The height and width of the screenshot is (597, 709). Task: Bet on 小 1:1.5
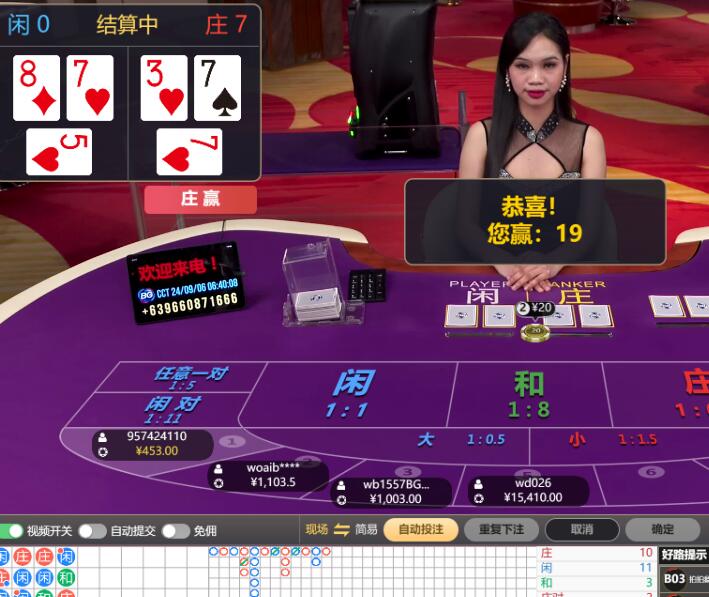[612, 439]
